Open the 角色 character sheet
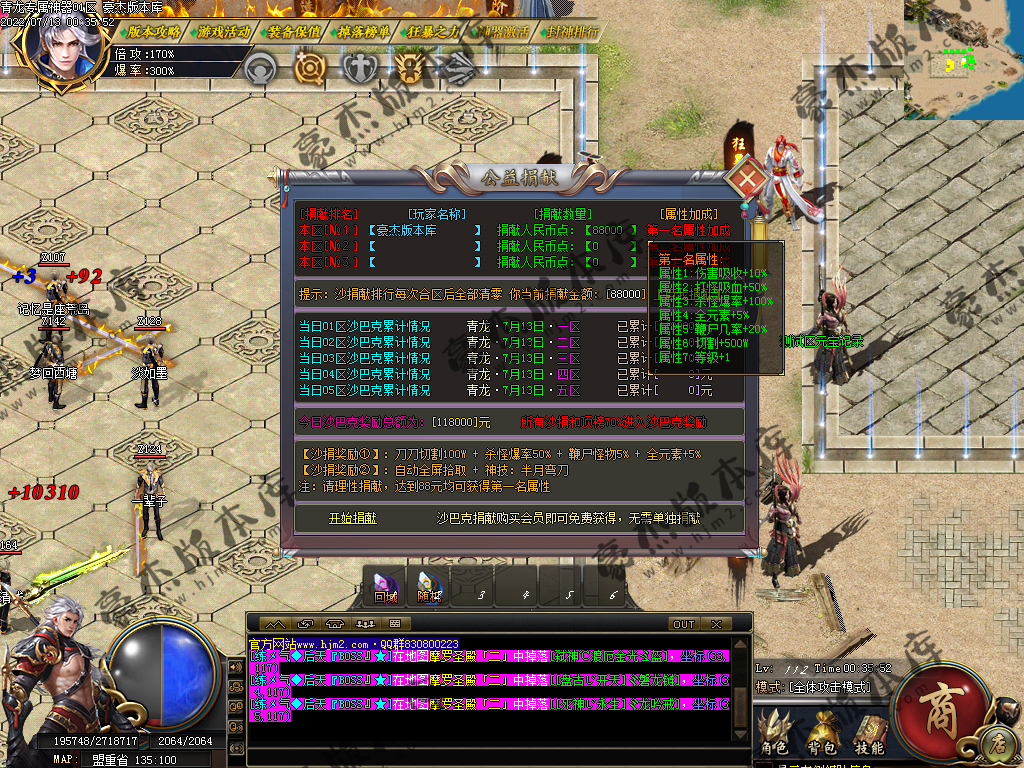Viewport: 1024px width, 768px height. coord(773,733)
